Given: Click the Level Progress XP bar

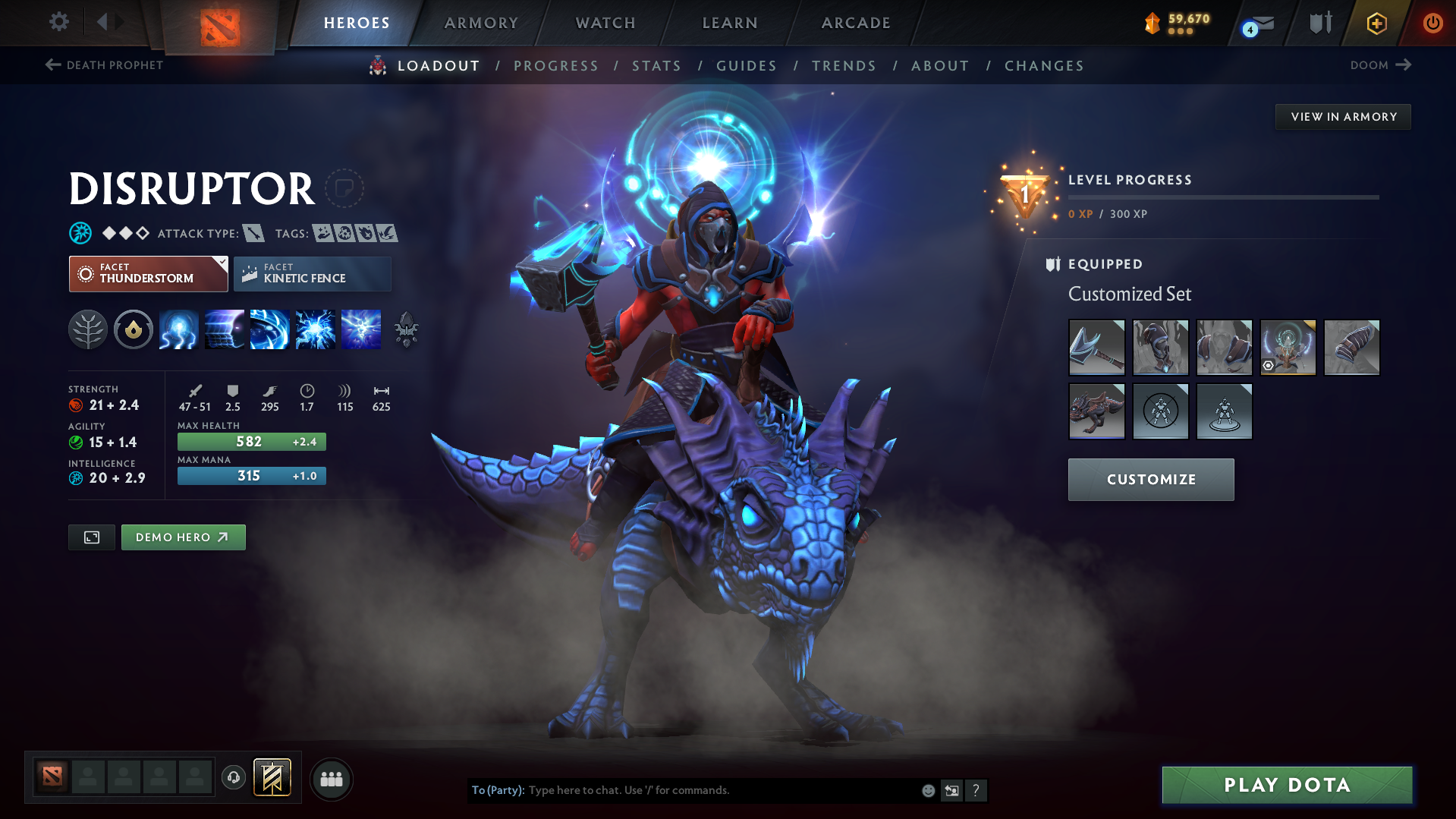Looking at the screenshot, I should pyautogui.click(x=1224, y=197).
